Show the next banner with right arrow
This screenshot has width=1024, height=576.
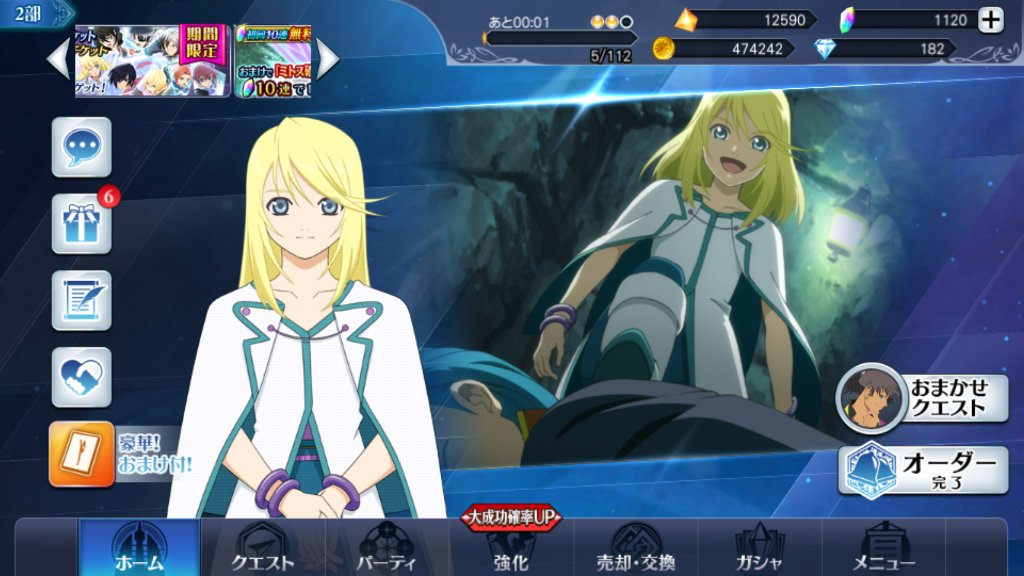(328, 60)
